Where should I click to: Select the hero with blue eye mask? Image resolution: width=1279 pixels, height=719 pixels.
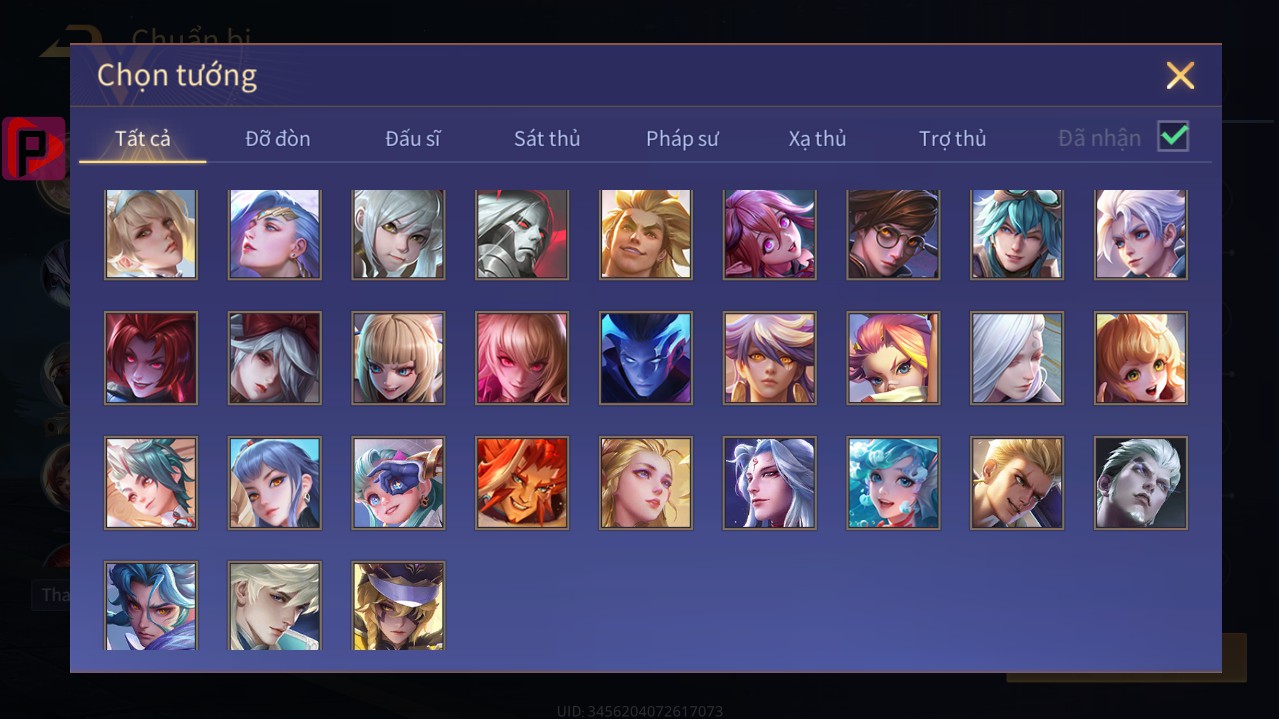pyautogui.click(x=398, y=483)
